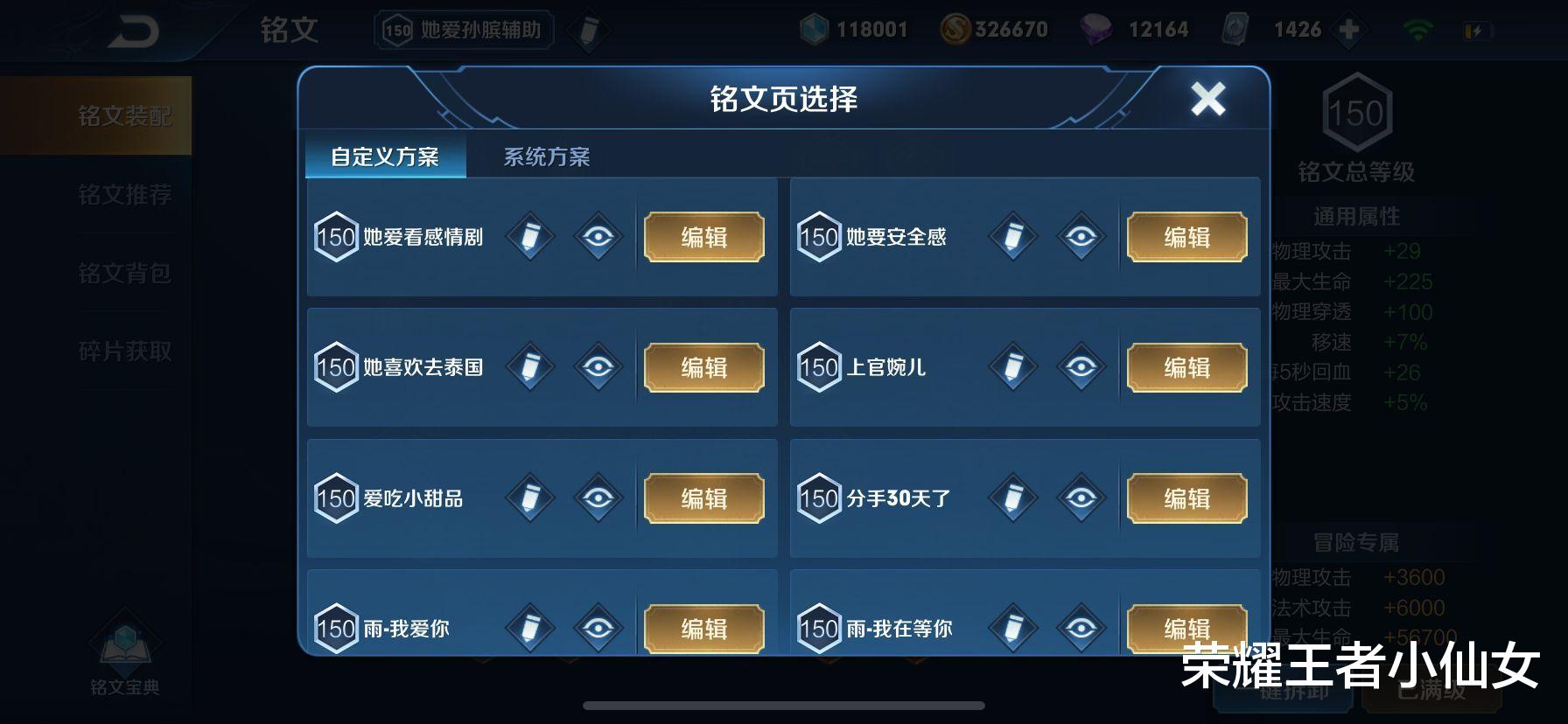Click the pencil edit icon next to 她爱孙膑辅助

[x=590, y=29]
